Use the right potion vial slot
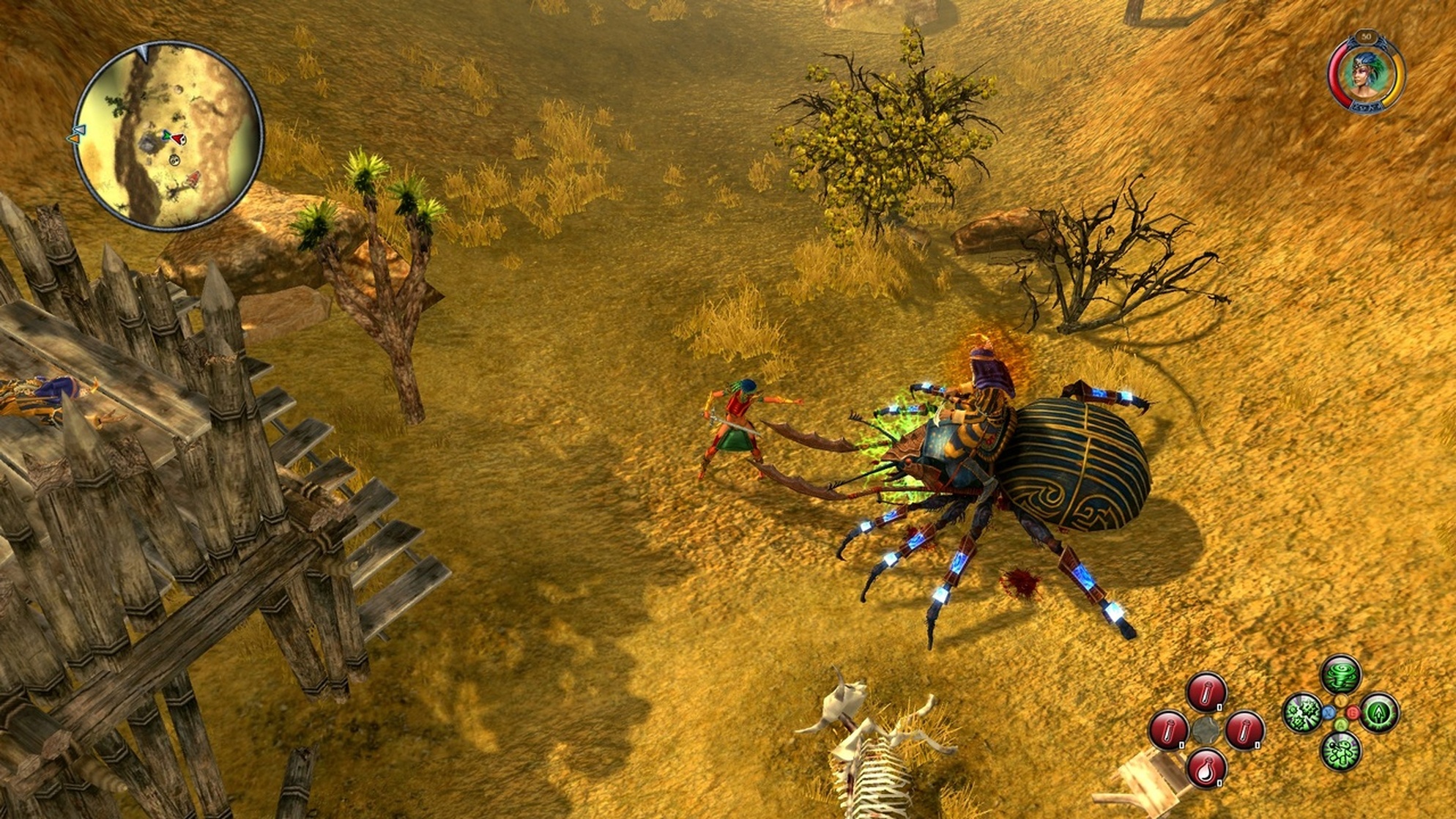 point(1245,731)
